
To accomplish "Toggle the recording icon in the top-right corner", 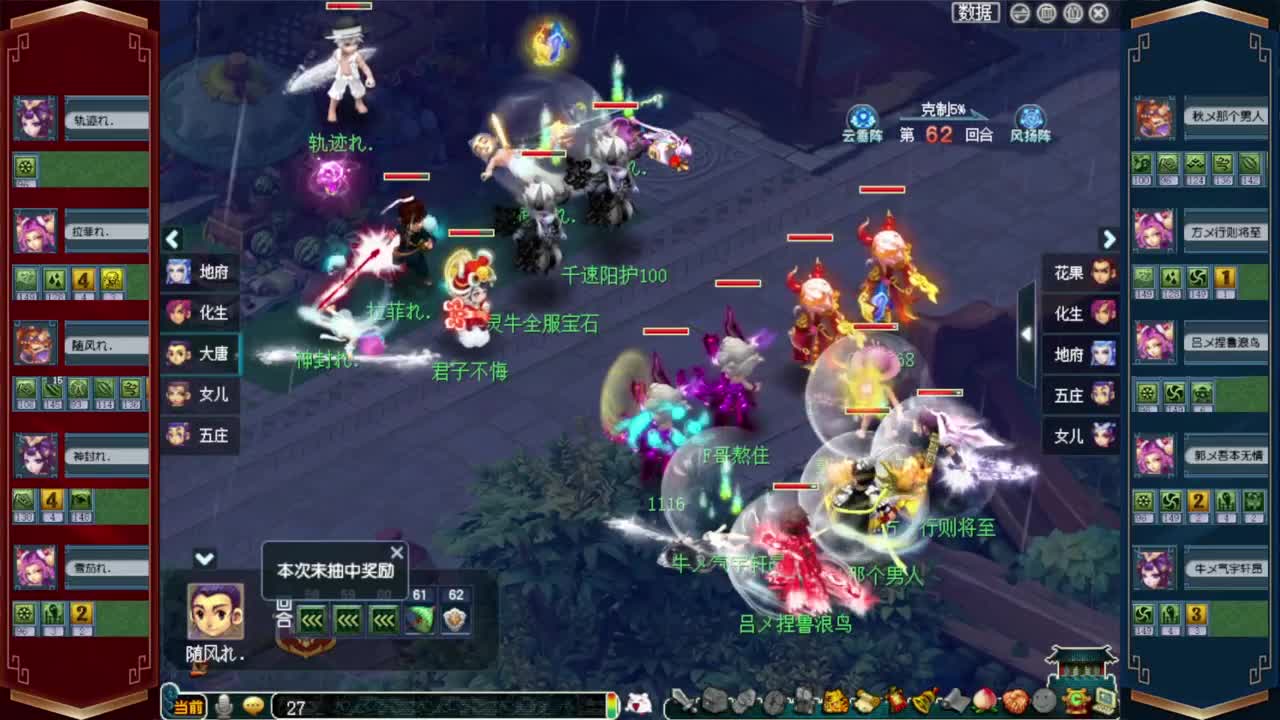I will click(1072, 11).
